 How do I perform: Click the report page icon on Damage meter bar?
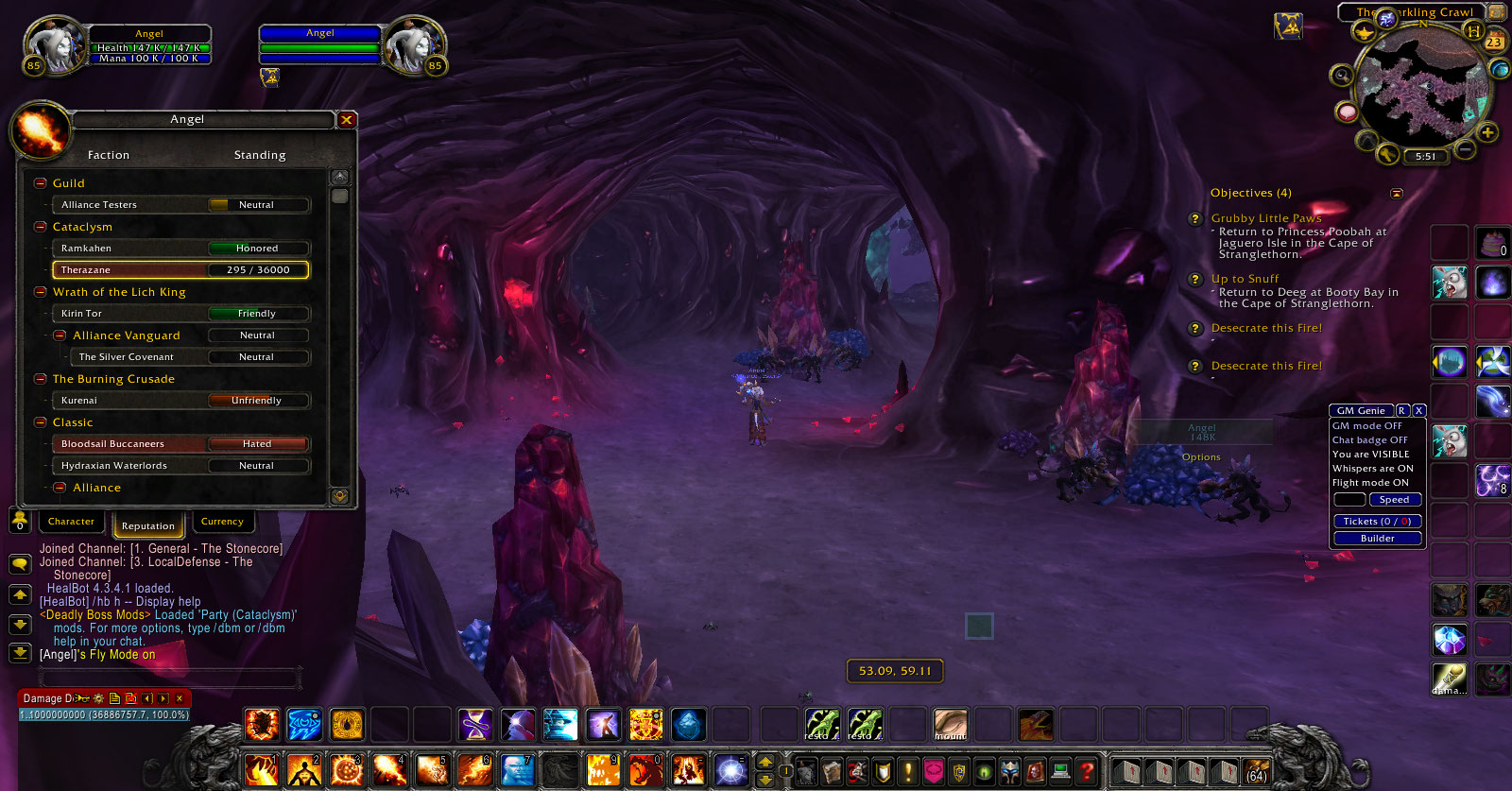coord(114,698)
